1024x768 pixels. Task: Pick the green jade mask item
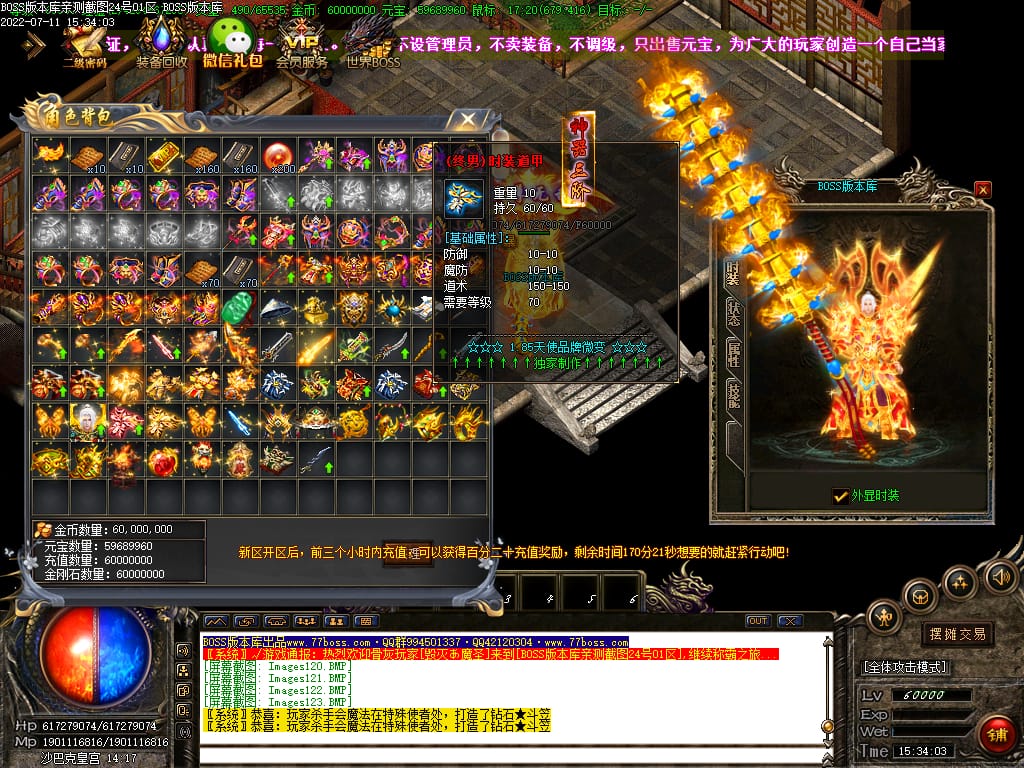[239, 306]
